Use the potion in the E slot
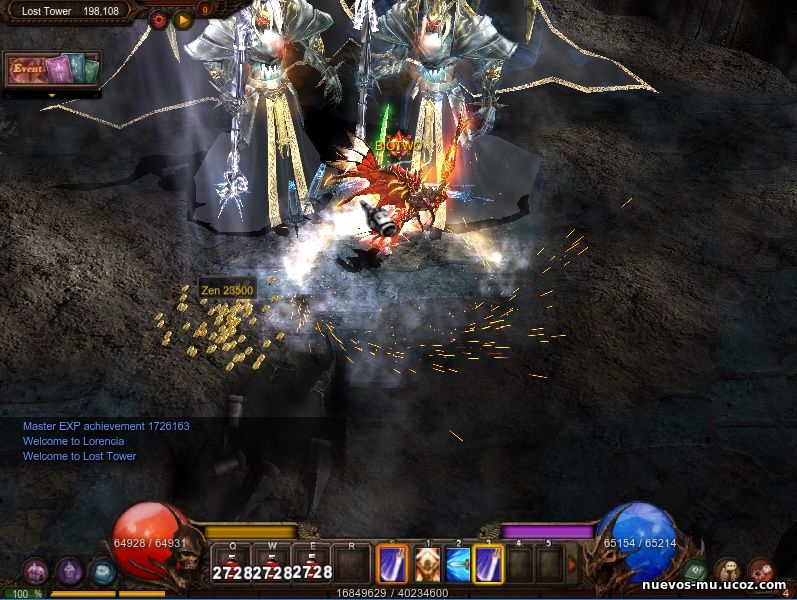 click(313, 565)
